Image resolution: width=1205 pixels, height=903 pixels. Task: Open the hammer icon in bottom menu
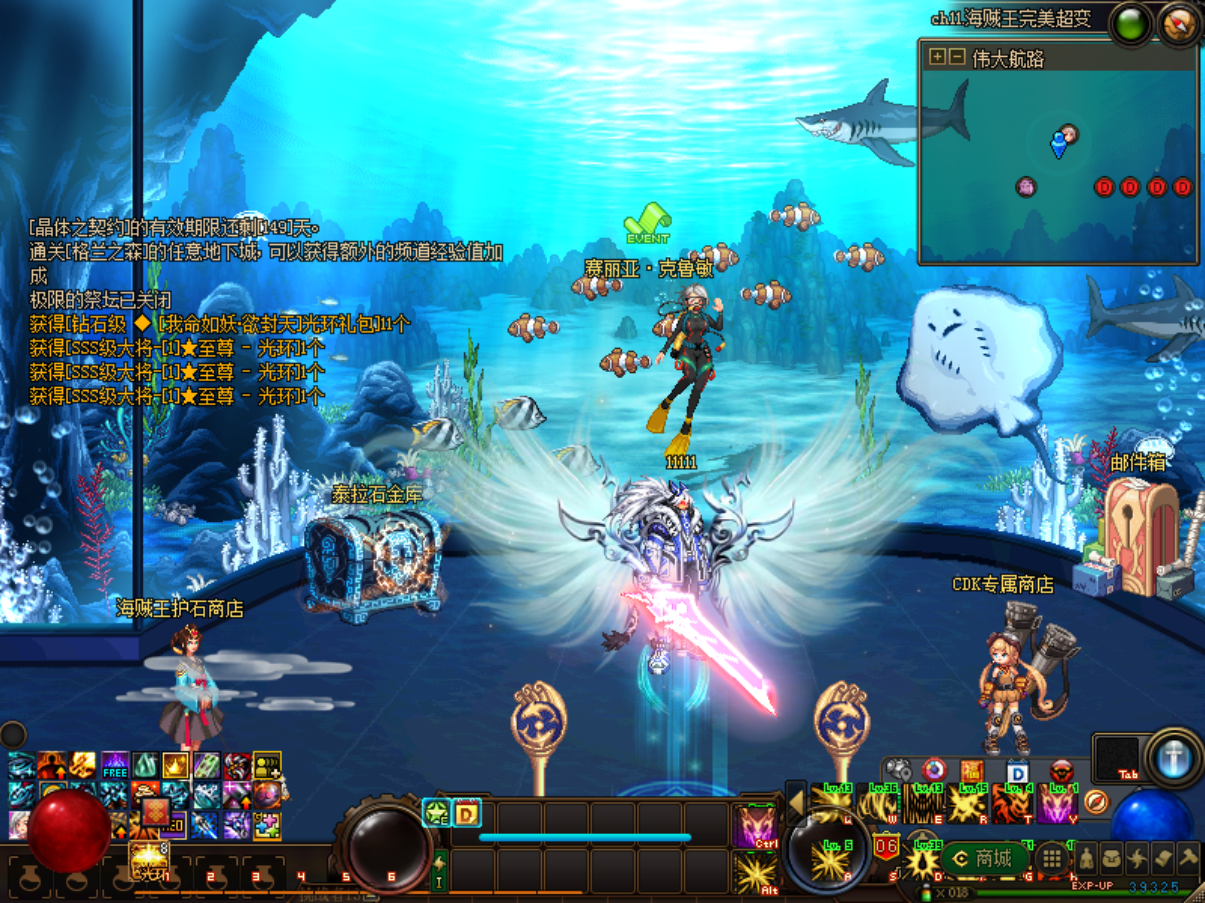pos(1188,858)
